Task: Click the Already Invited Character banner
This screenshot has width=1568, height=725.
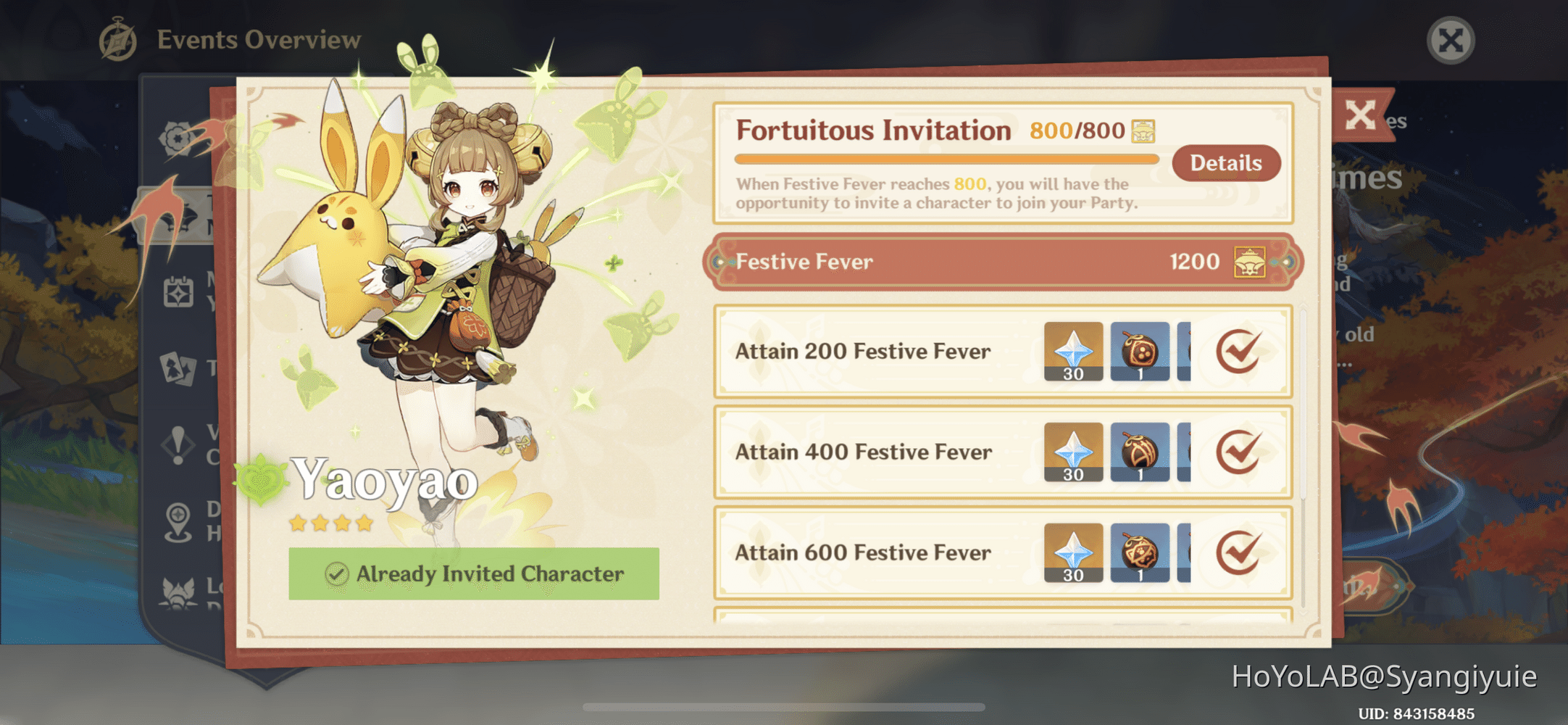Action: 475,573
